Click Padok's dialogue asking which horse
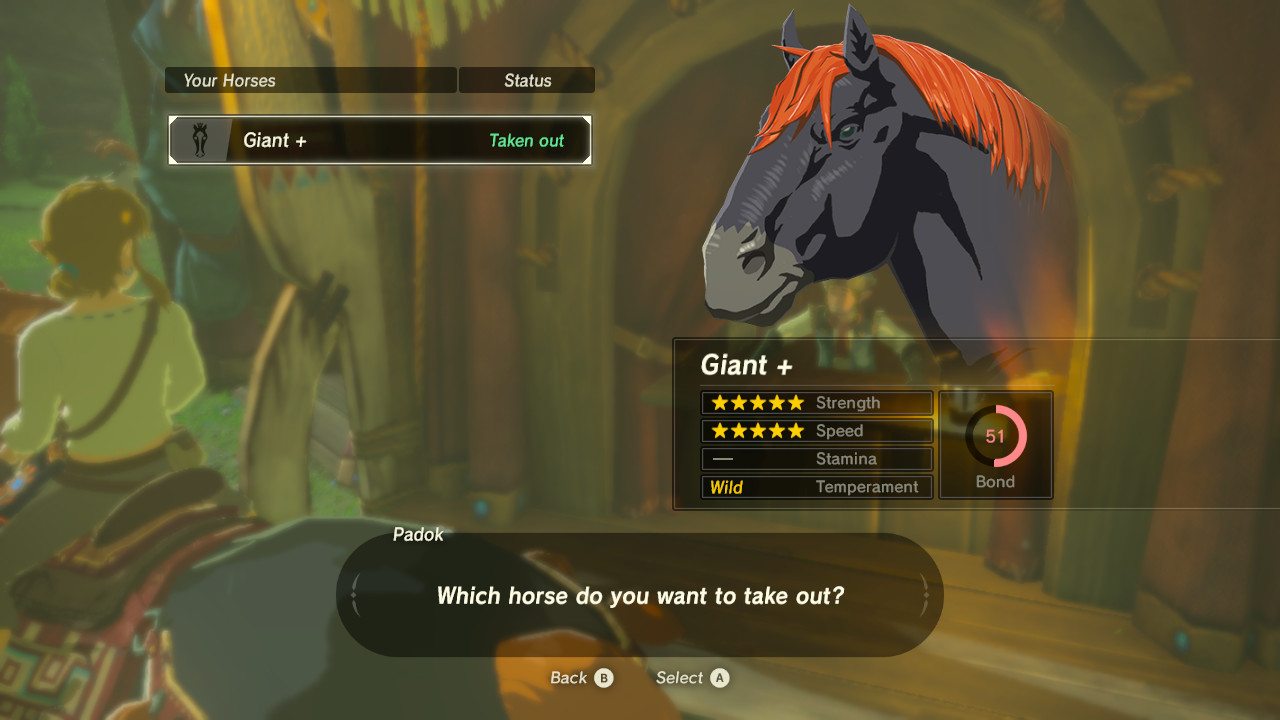Image resolution: width=1280 pixels, height=720 pixels. [640, 595]
